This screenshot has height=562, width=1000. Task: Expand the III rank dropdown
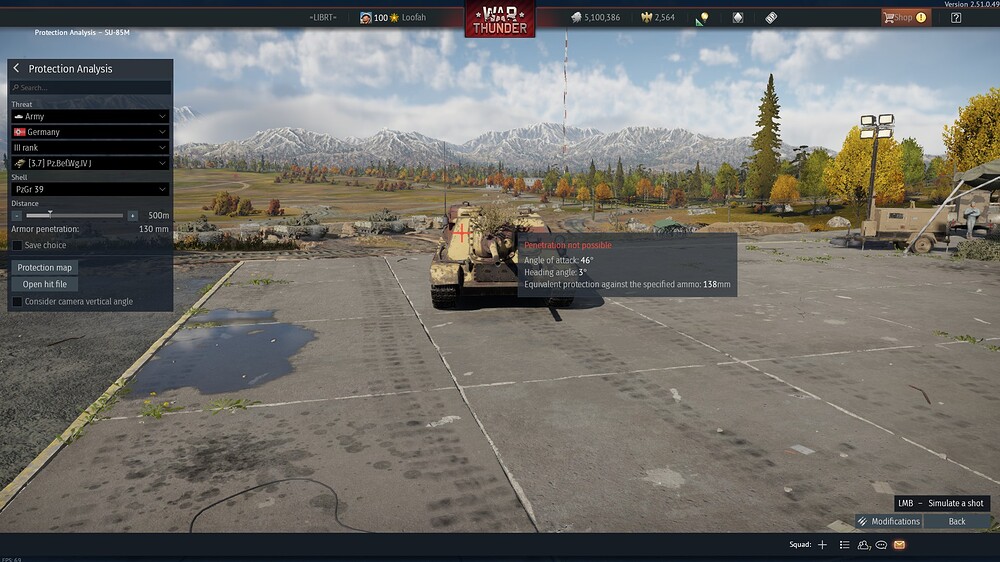[90, 147]
